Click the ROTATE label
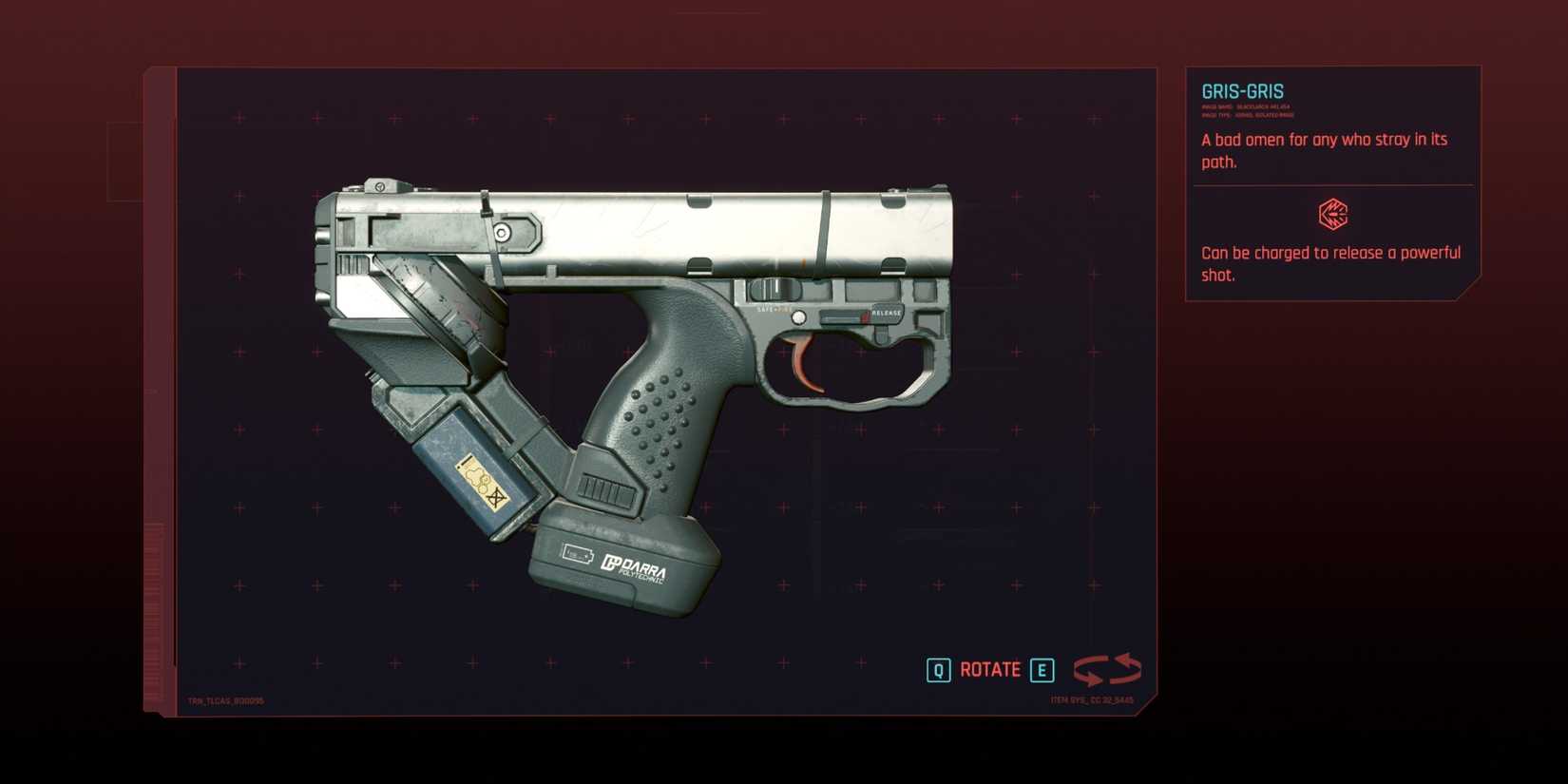The image size is (1568, 784). (988, 669)
